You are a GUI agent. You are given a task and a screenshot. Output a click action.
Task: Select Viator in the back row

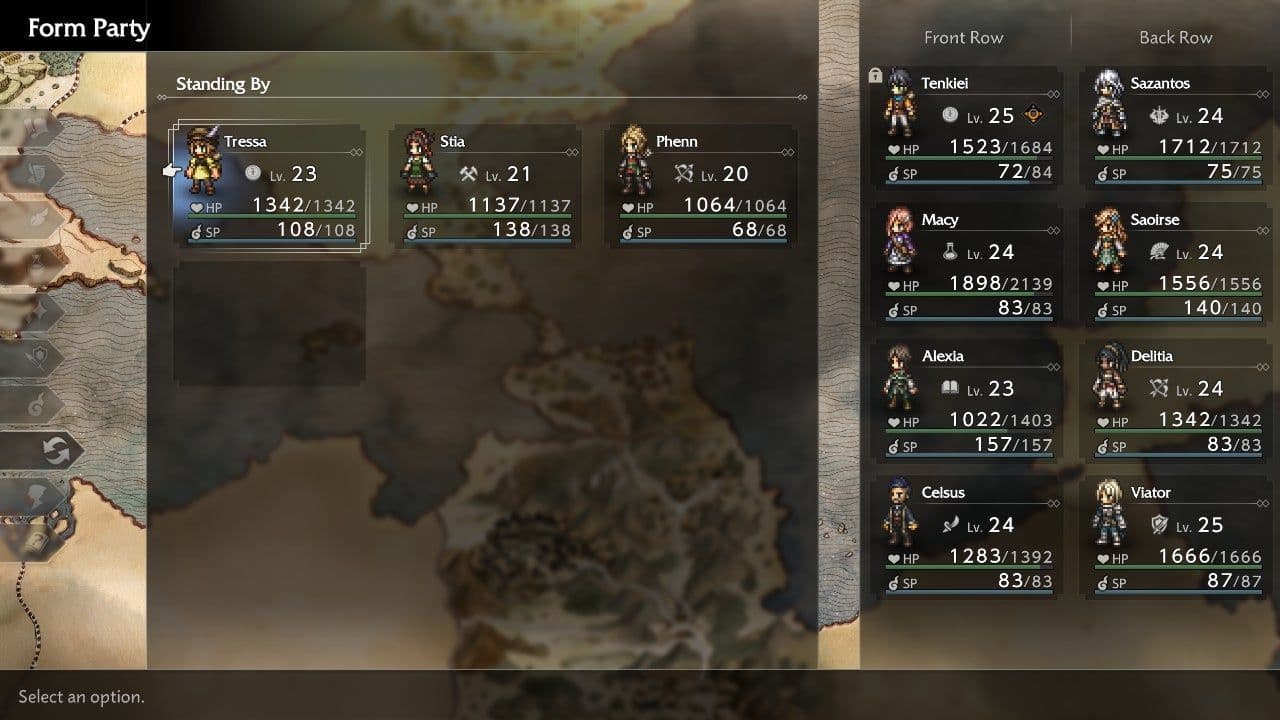pos(1176,539)
